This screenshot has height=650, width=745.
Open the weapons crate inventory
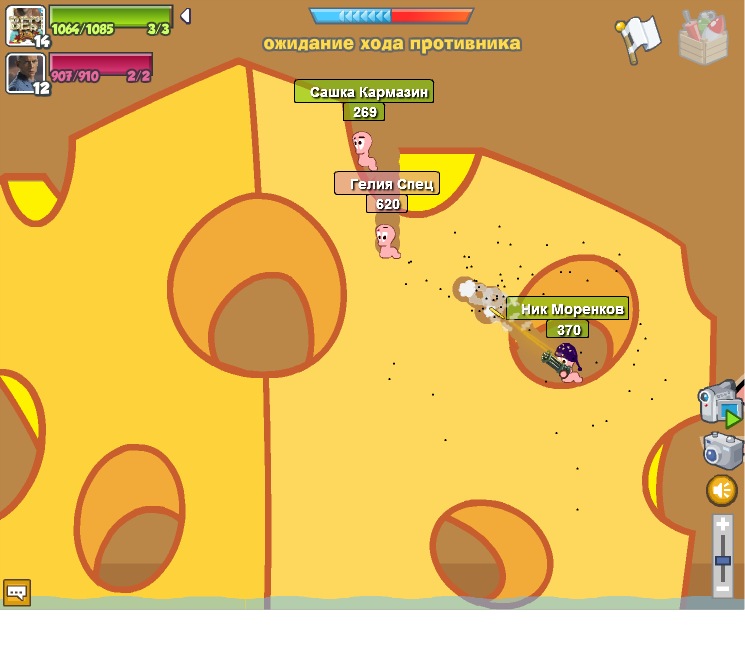coord(703,38)
